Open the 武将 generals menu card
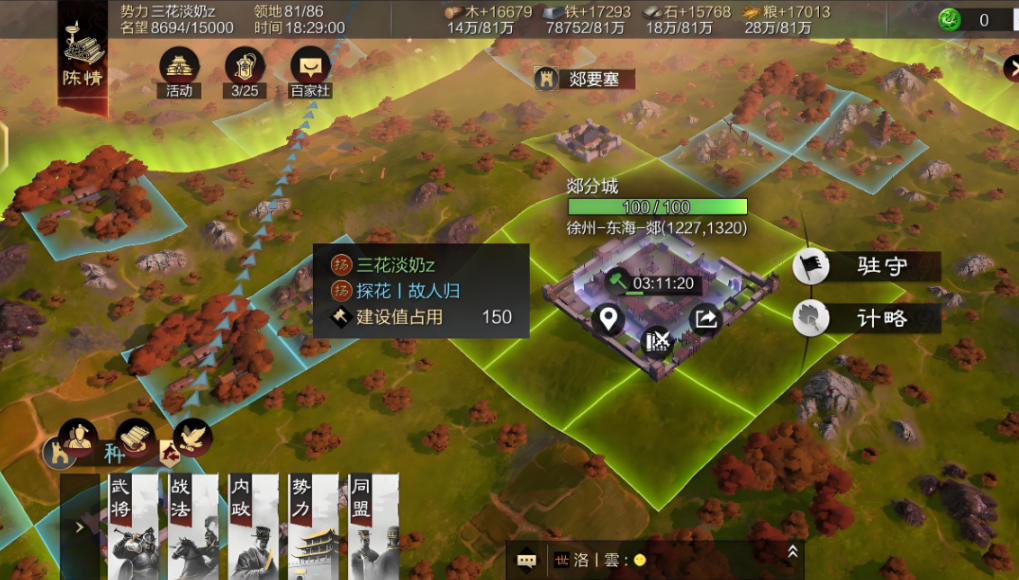 click(x=134, y=526)
